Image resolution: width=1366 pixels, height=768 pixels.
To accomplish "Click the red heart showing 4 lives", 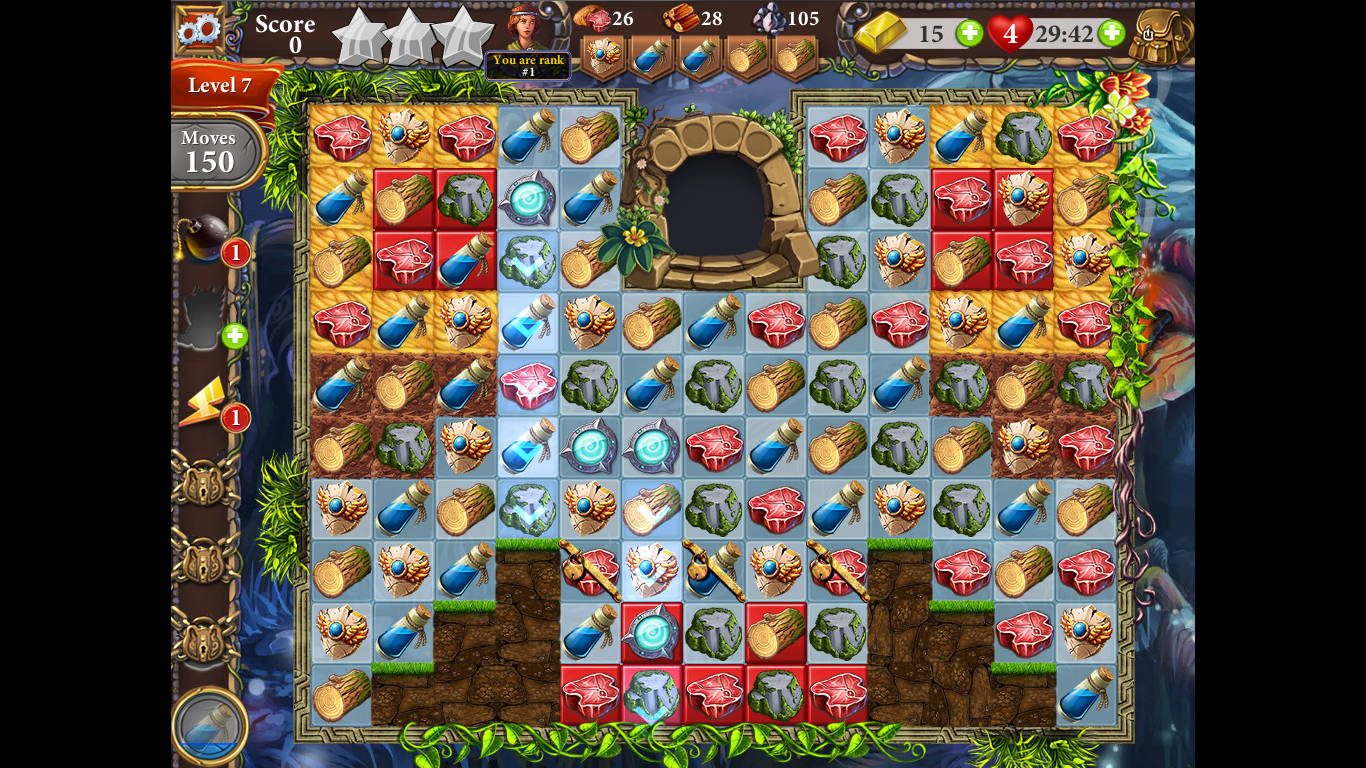I will tap(1011, 33).
